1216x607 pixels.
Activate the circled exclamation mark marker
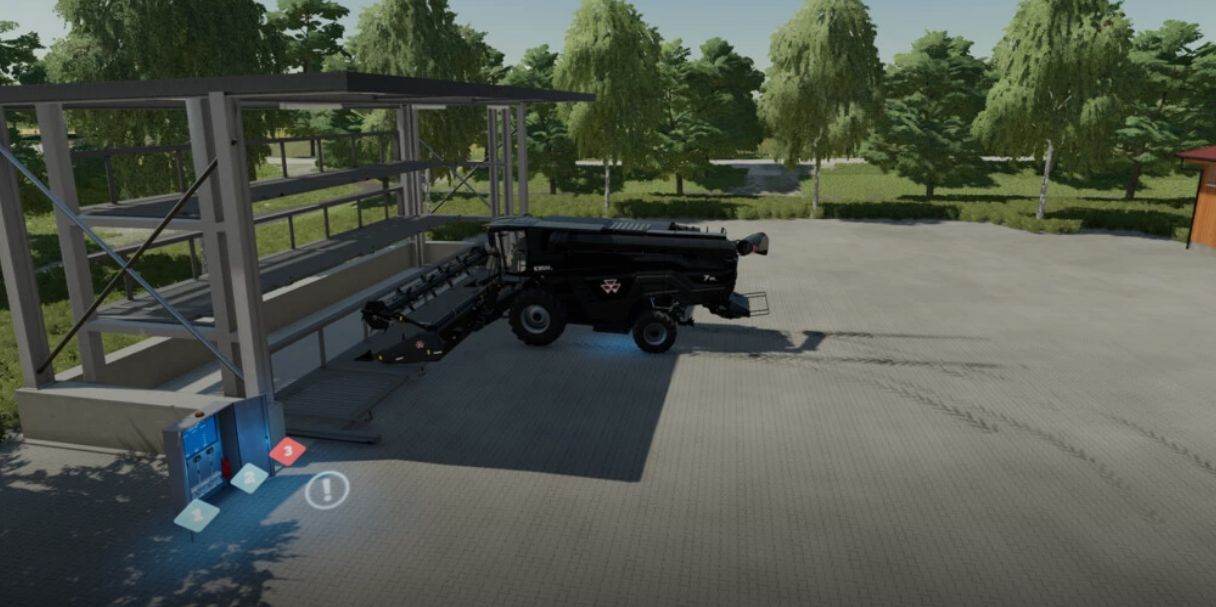pos(326,490)
